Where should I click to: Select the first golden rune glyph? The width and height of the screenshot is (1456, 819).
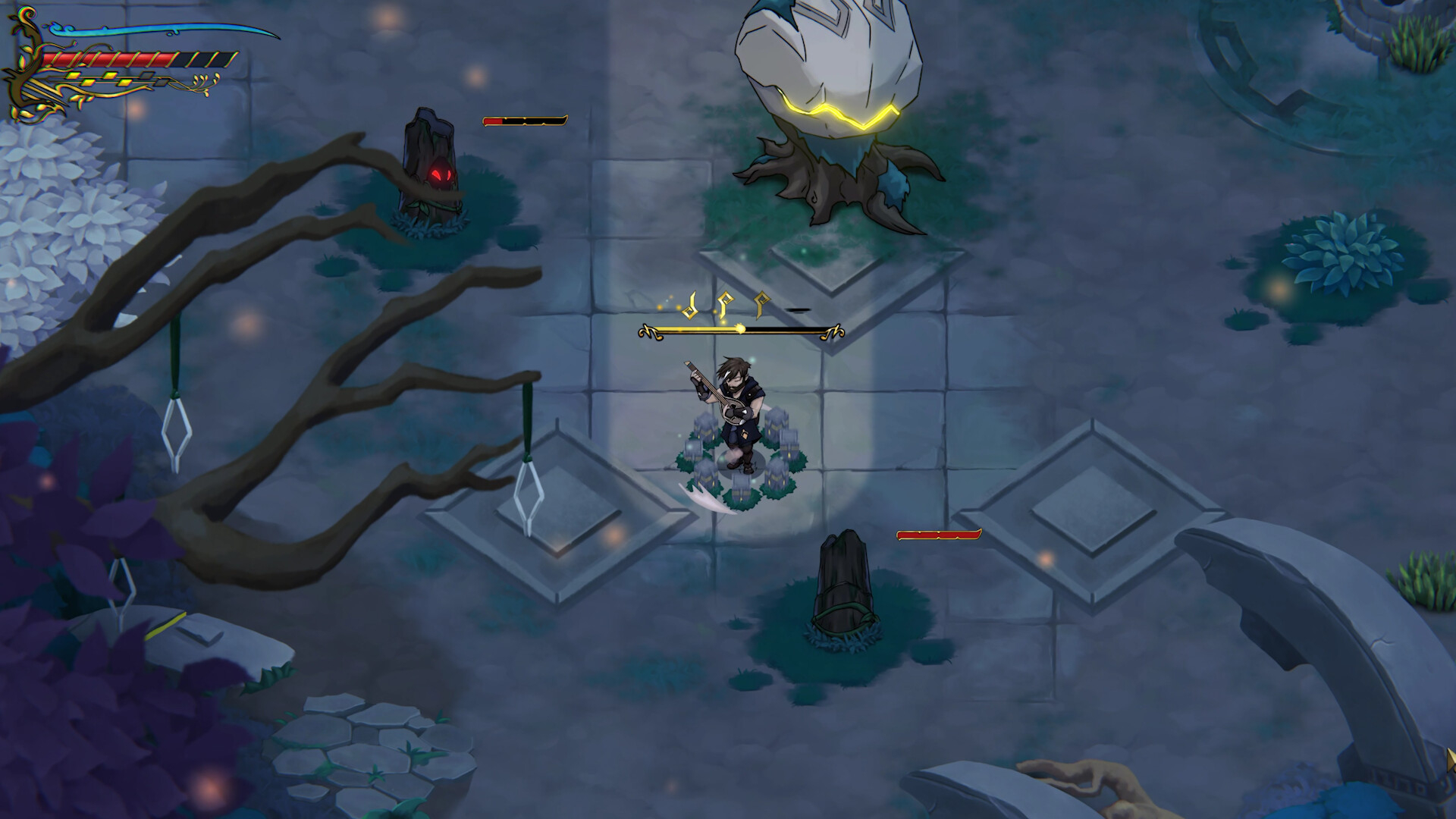click(689, 306)
